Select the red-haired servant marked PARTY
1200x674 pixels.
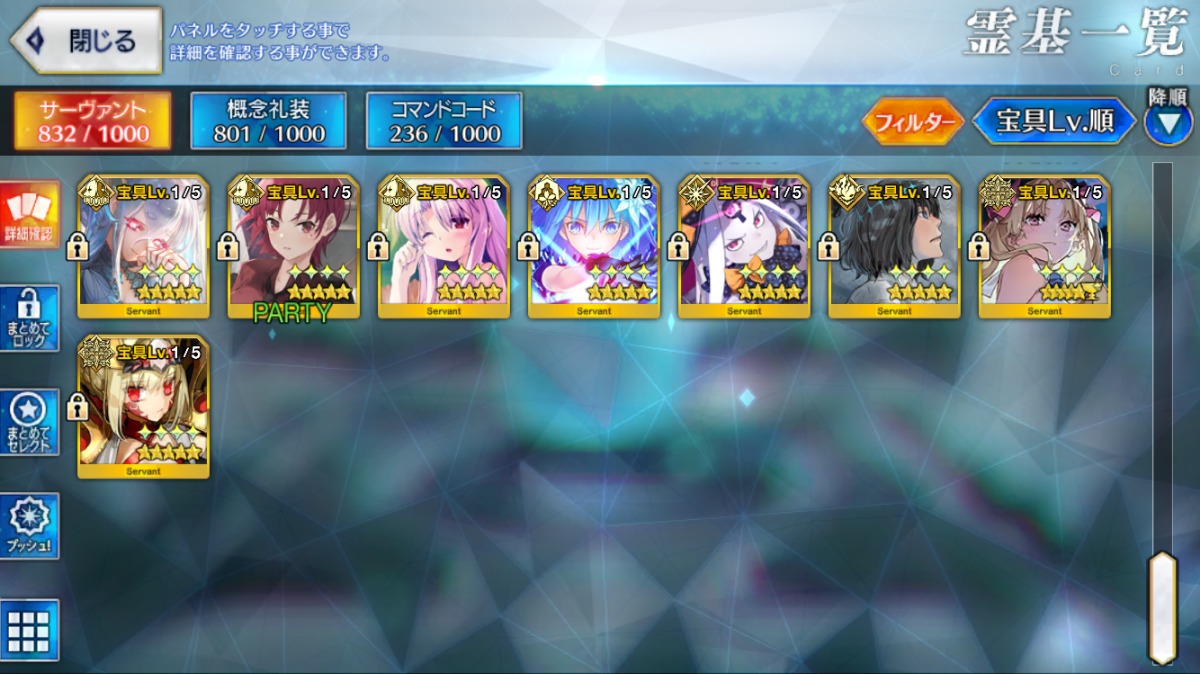[294, 246]
